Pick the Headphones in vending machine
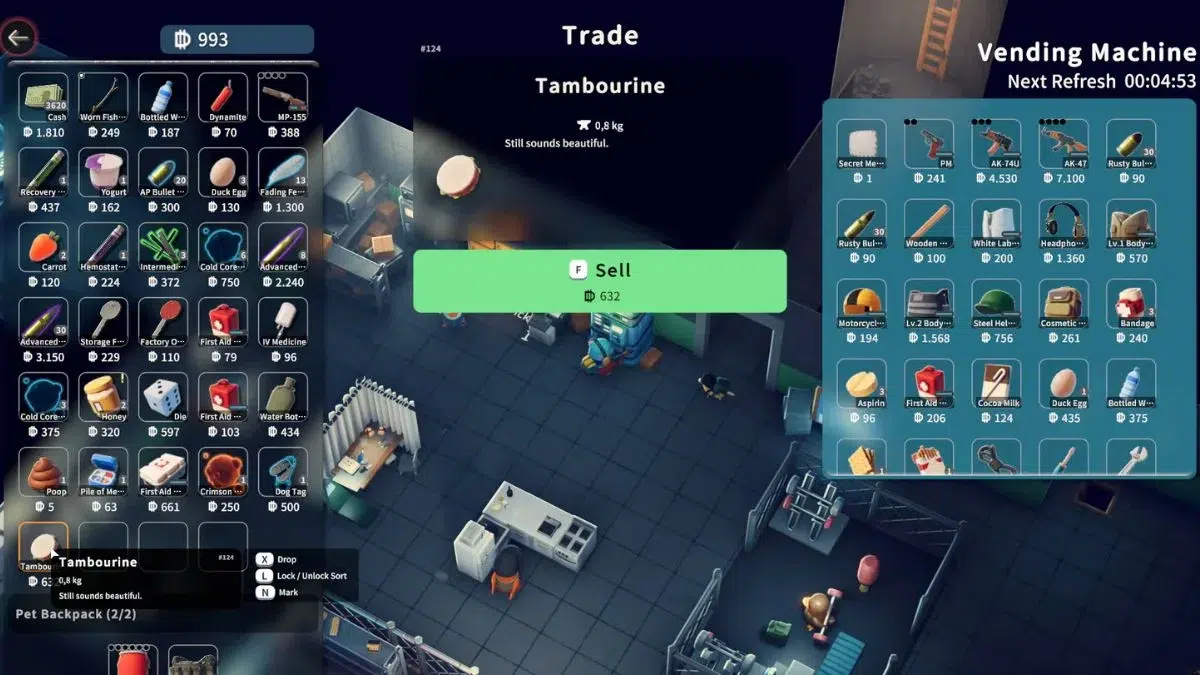Screen dimensions: 1200x675 (x=1063, y=224)
